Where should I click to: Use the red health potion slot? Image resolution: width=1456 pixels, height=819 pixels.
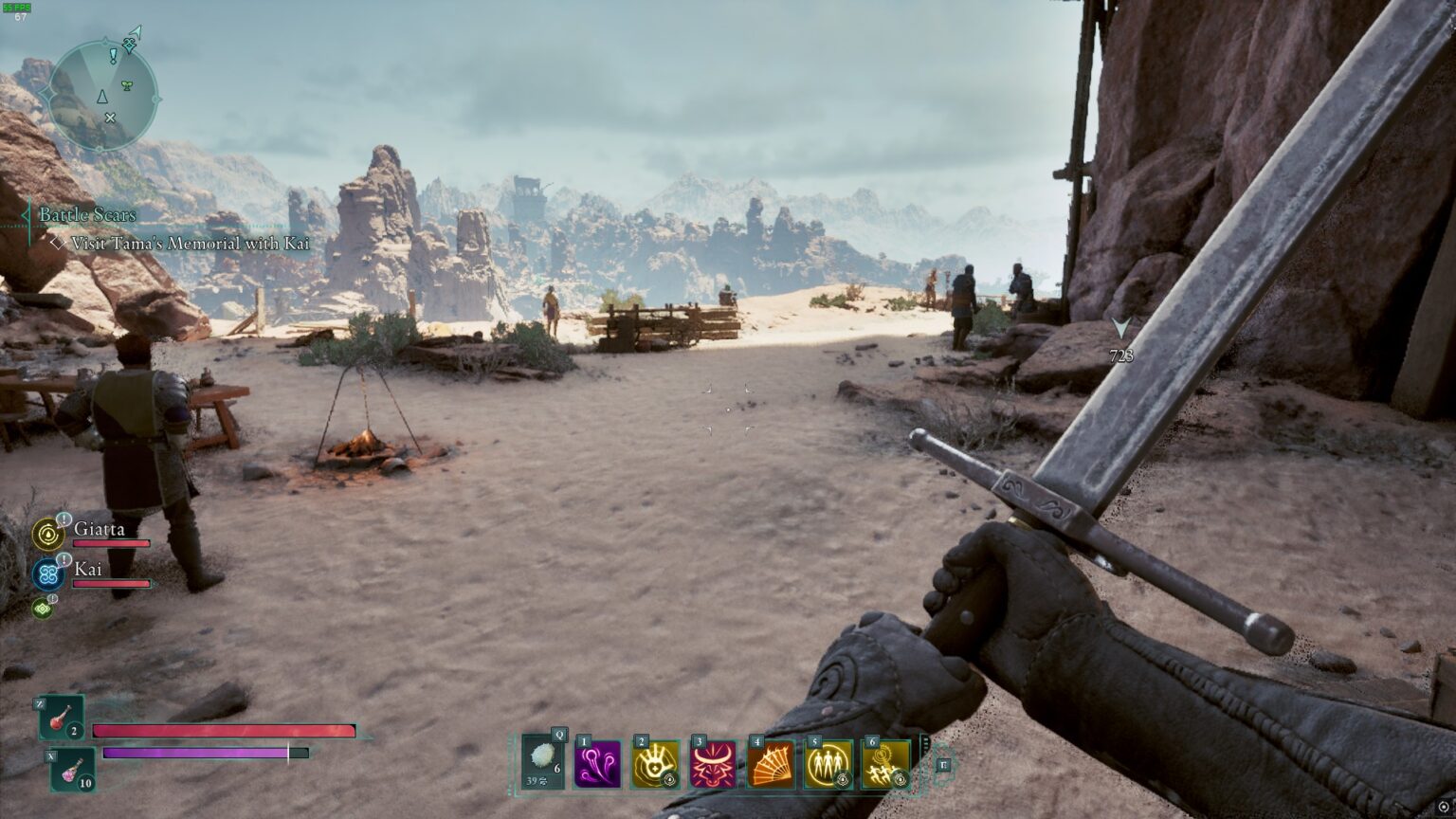62,718
